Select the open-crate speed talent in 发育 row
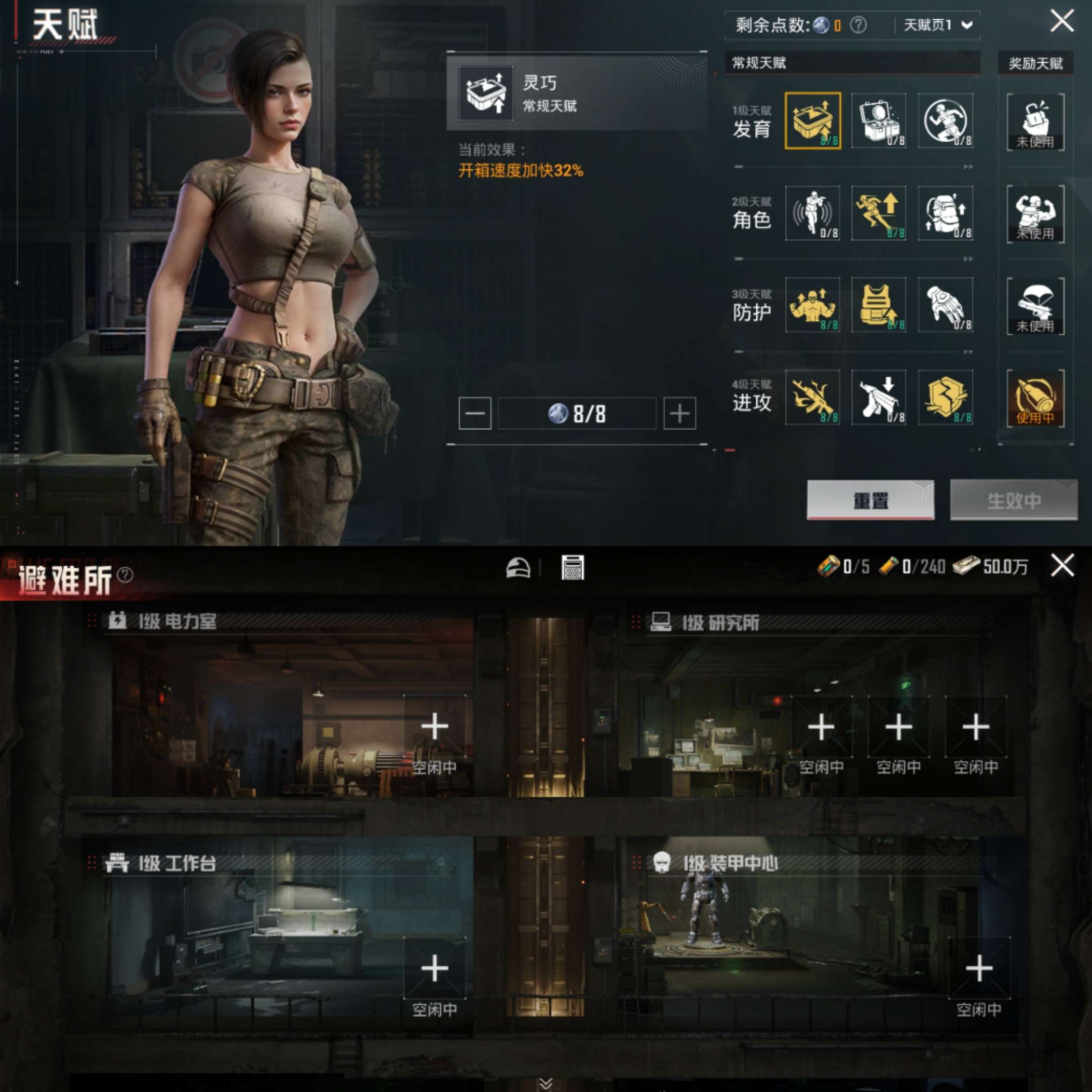 click(x=814, y=121)
